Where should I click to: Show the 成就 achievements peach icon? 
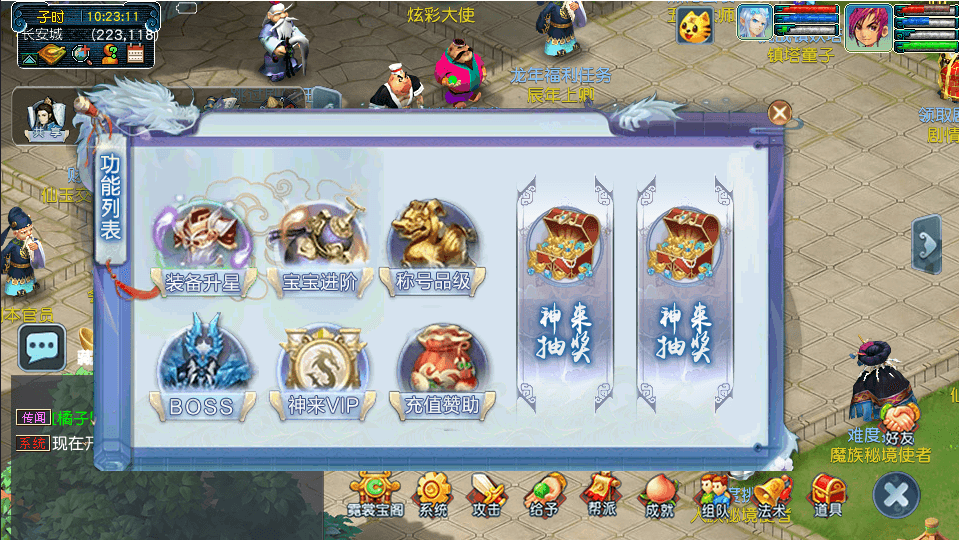pos(658,493)
